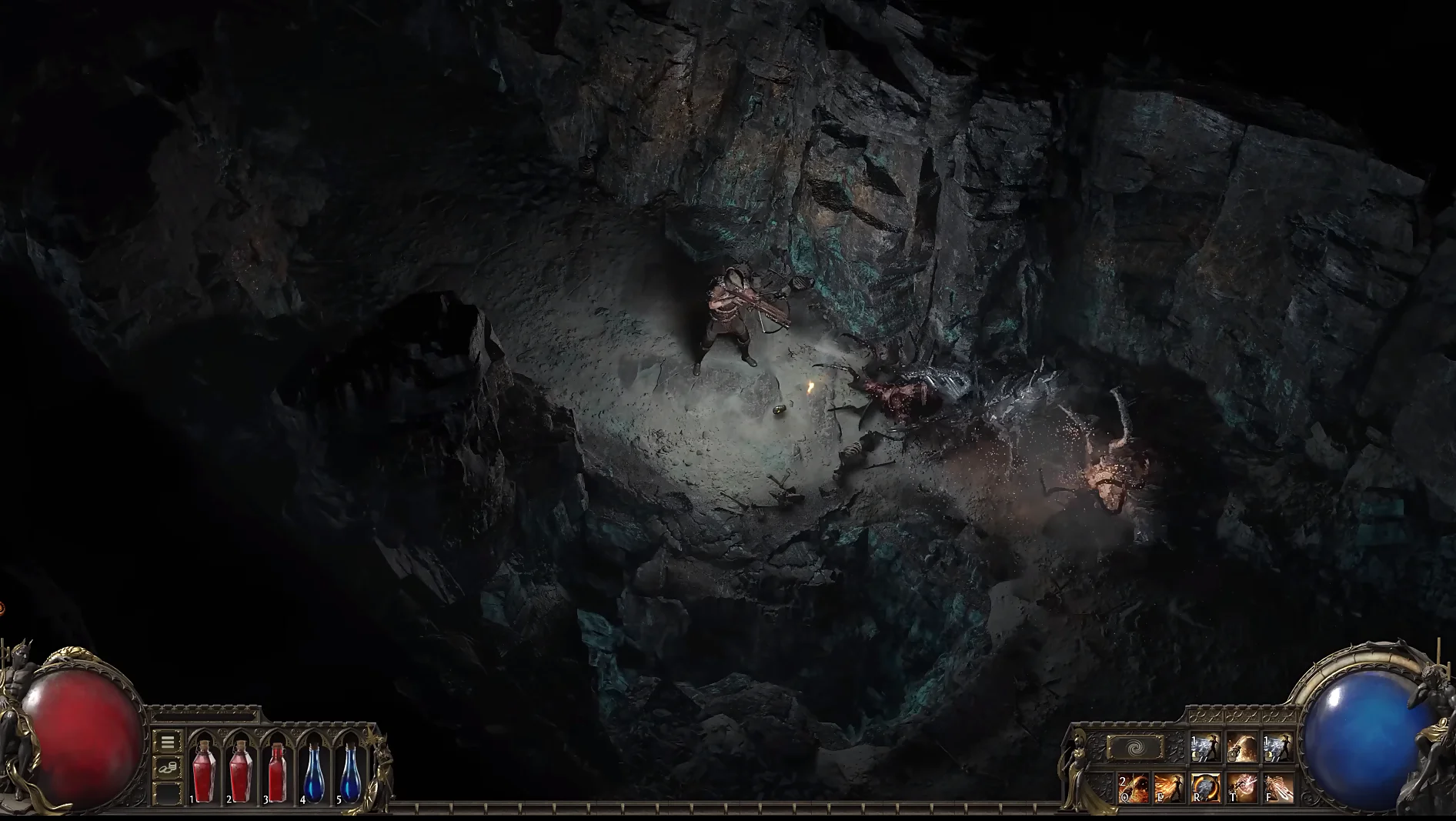This screenshot has height=821, width=1456.
Task: Click the swirl spiral button on skill bar
Action: point(1134,748)
